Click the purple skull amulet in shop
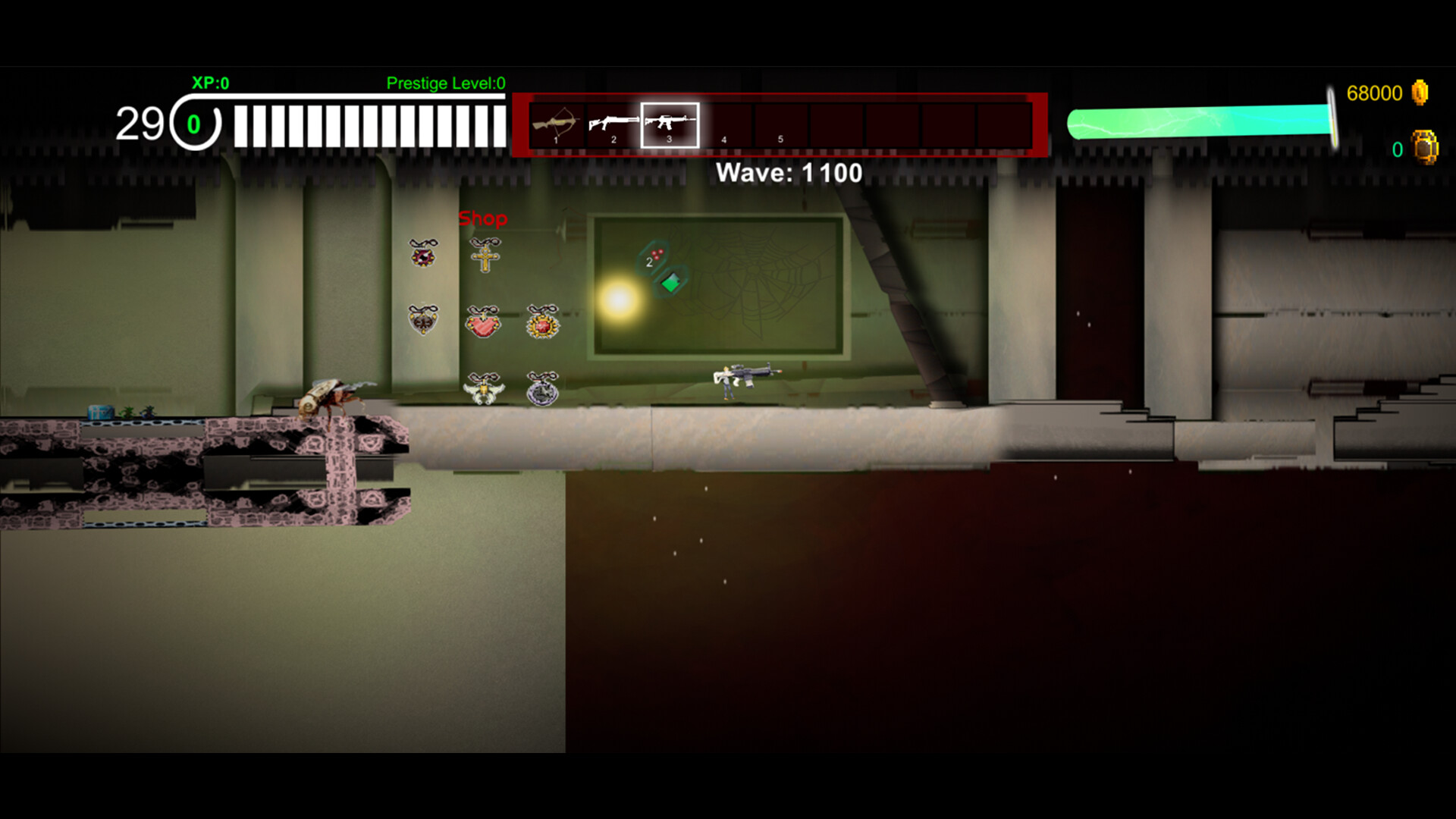Image resolution: width=1456 pixels, height=819 pixels. [422, 256]
